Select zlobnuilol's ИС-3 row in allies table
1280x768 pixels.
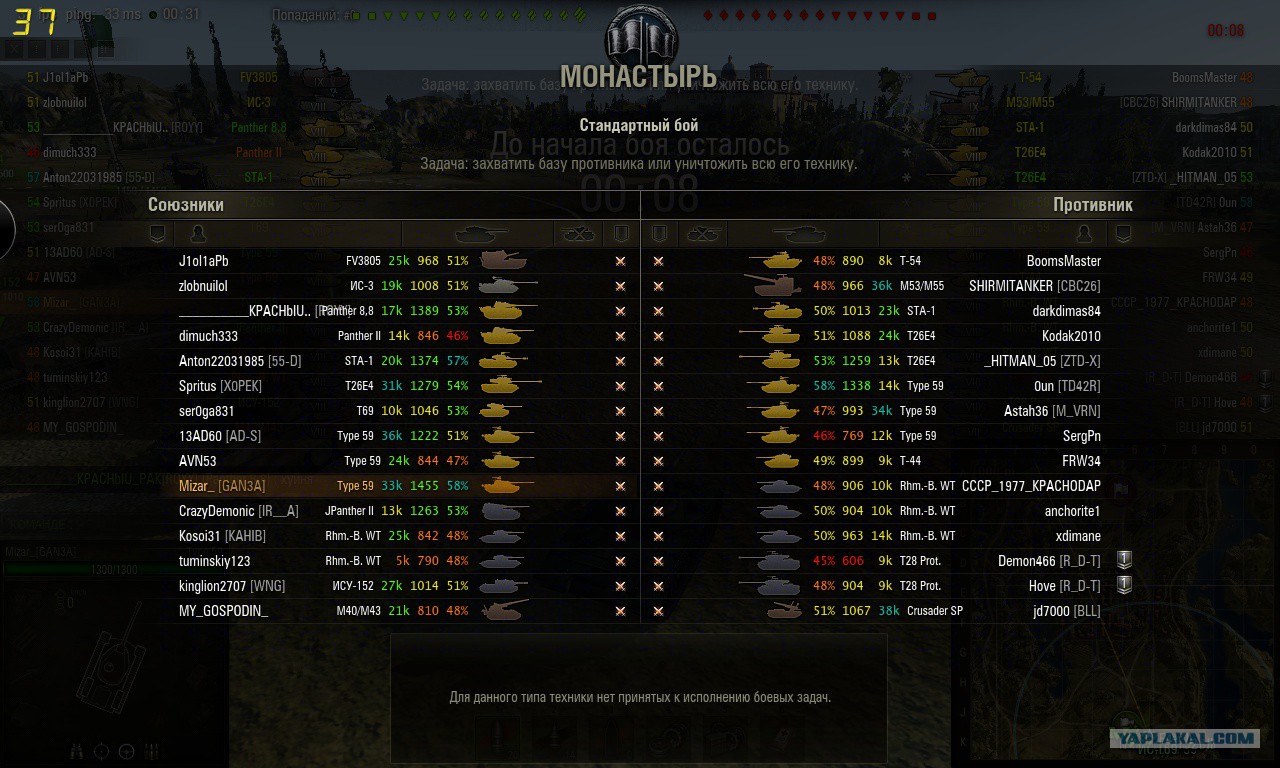(395, 286)
